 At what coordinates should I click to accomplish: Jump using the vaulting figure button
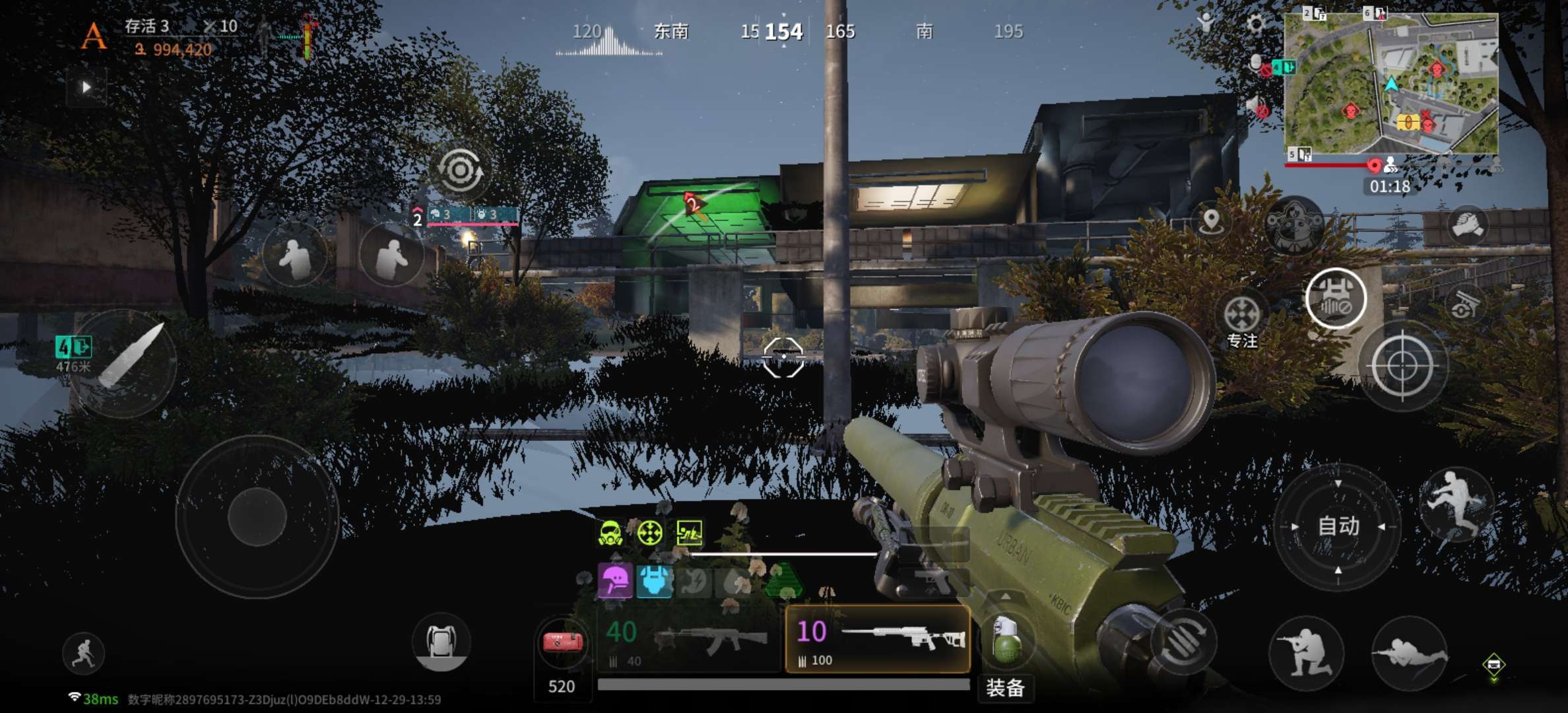(x=1456, y=503)
